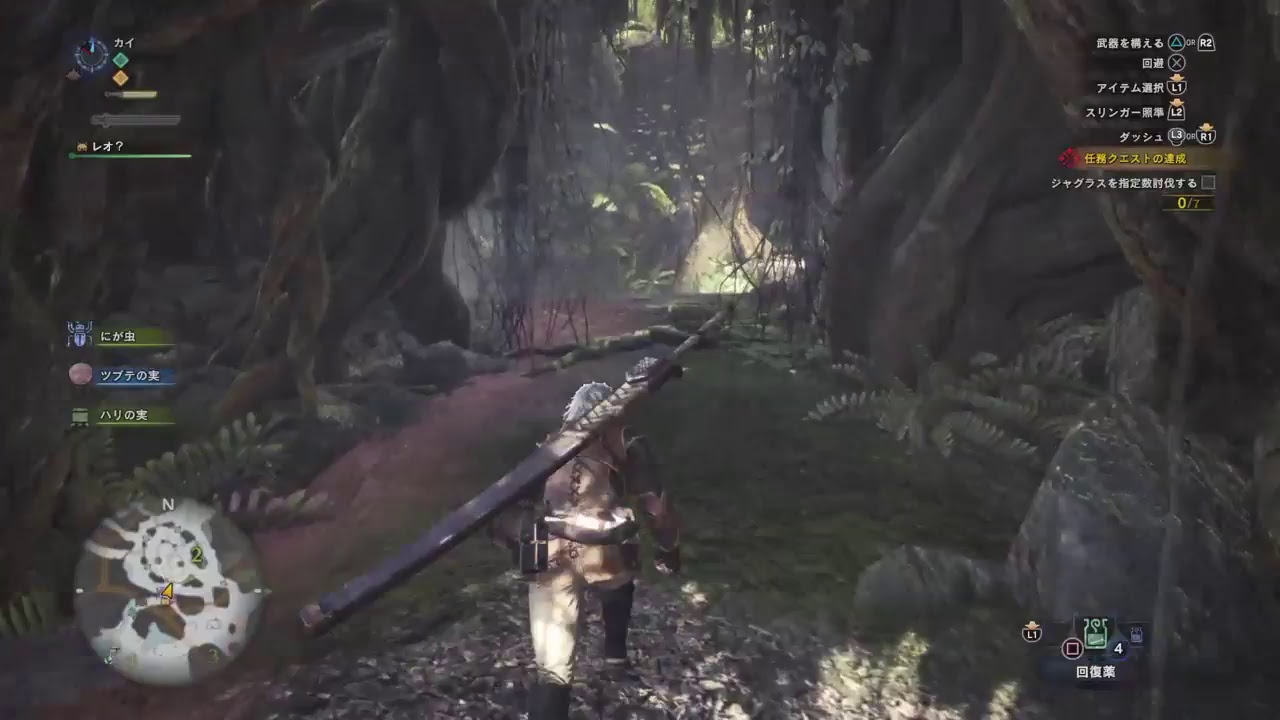Click the Square button prompt beside the potion
Image resolution: width=1280 pixels, height=720 pixels.
(1072, 648)
